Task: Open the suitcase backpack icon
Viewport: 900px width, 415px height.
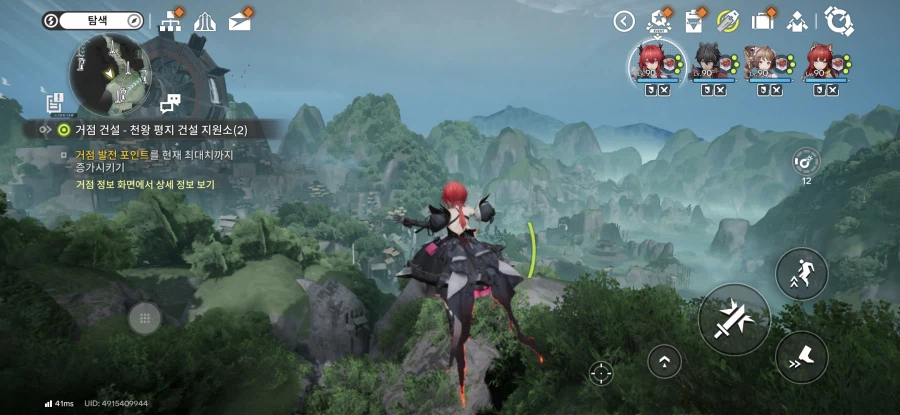Action: [763, 20]
